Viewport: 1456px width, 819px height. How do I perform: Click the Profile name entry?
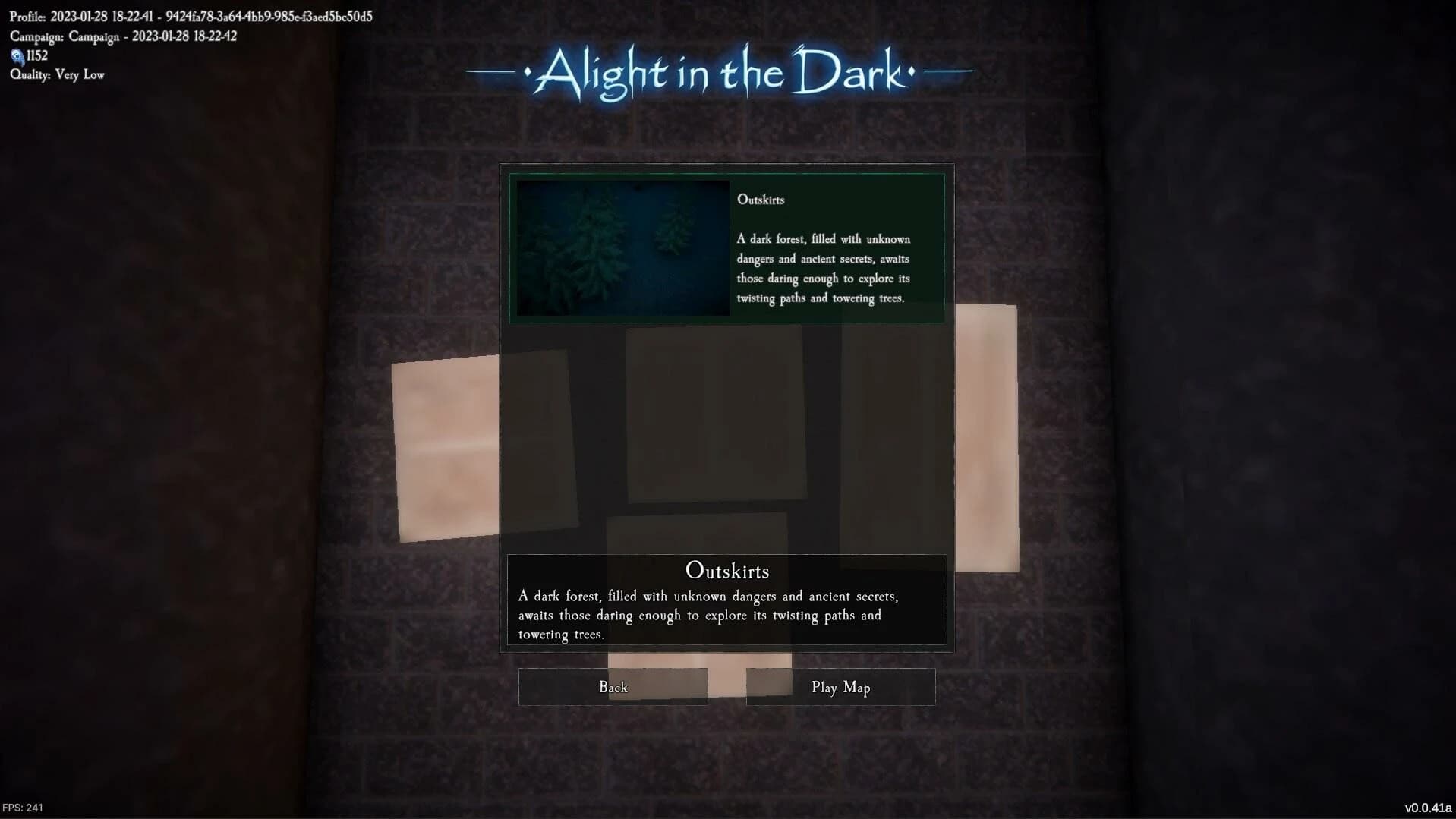(x=190, y=15)
